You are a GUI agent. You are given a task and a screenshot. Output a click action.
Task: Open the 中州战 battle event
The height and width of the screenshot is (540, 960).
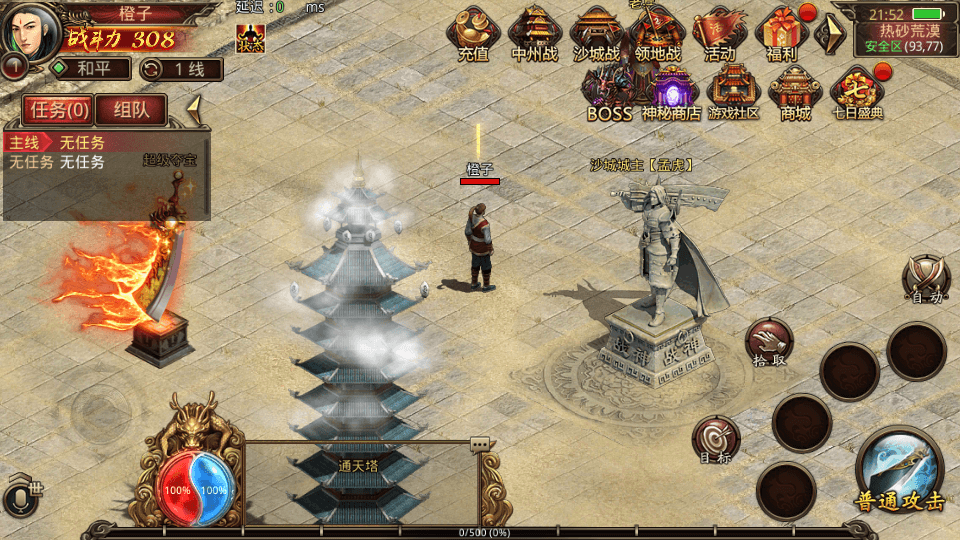[x=534, y=35]
